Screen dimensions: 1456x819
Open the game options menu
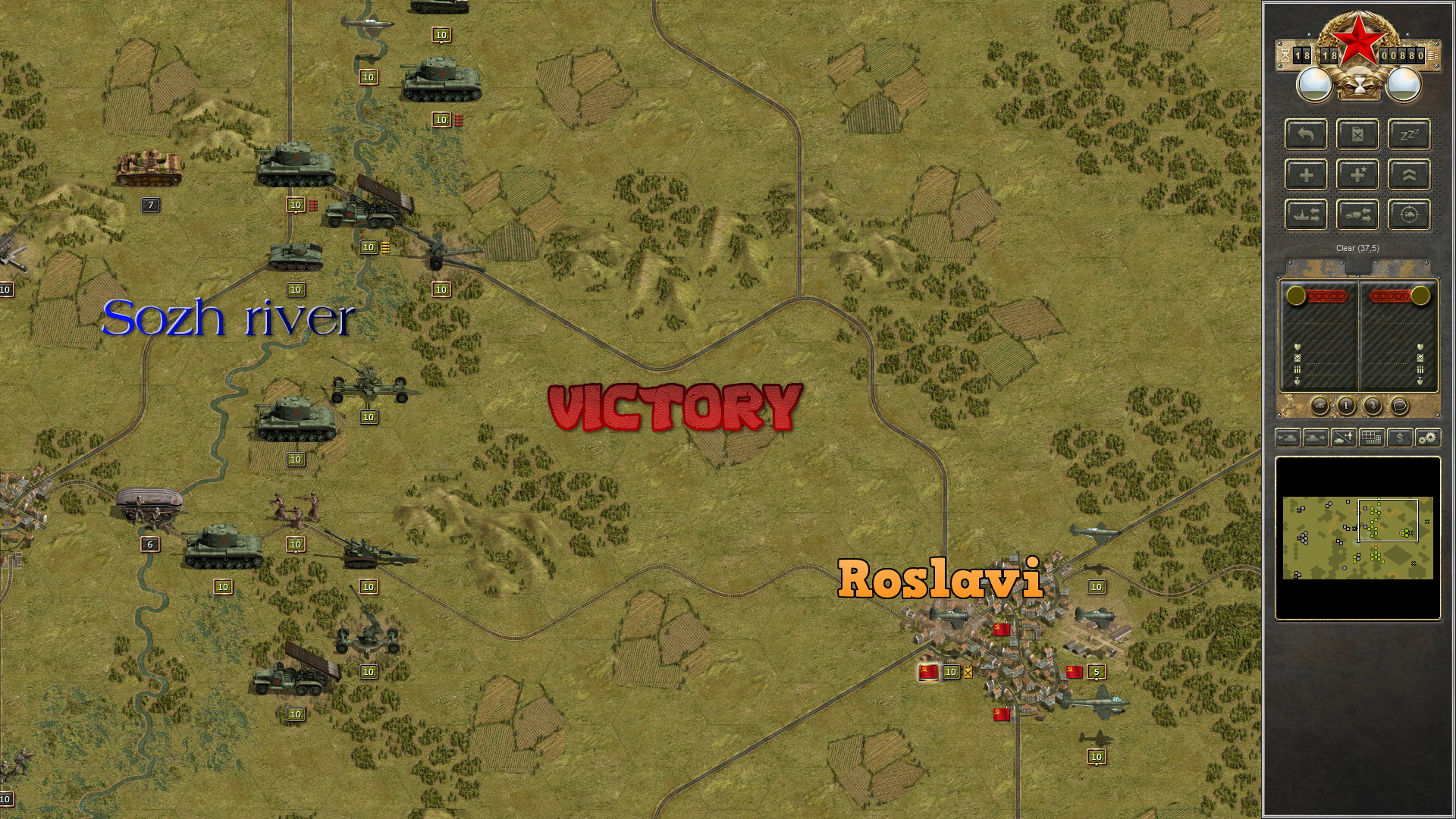tap(1428, 438)
